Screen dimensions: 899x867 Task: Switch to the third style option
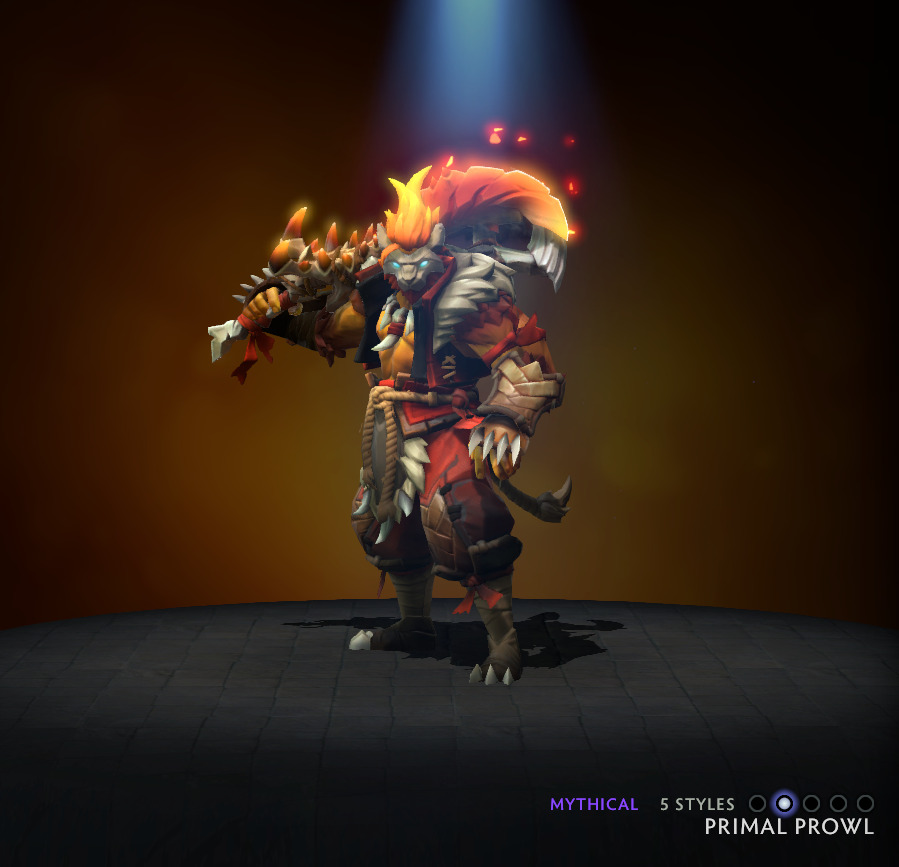pyautogui.click(x=812, y=803)
